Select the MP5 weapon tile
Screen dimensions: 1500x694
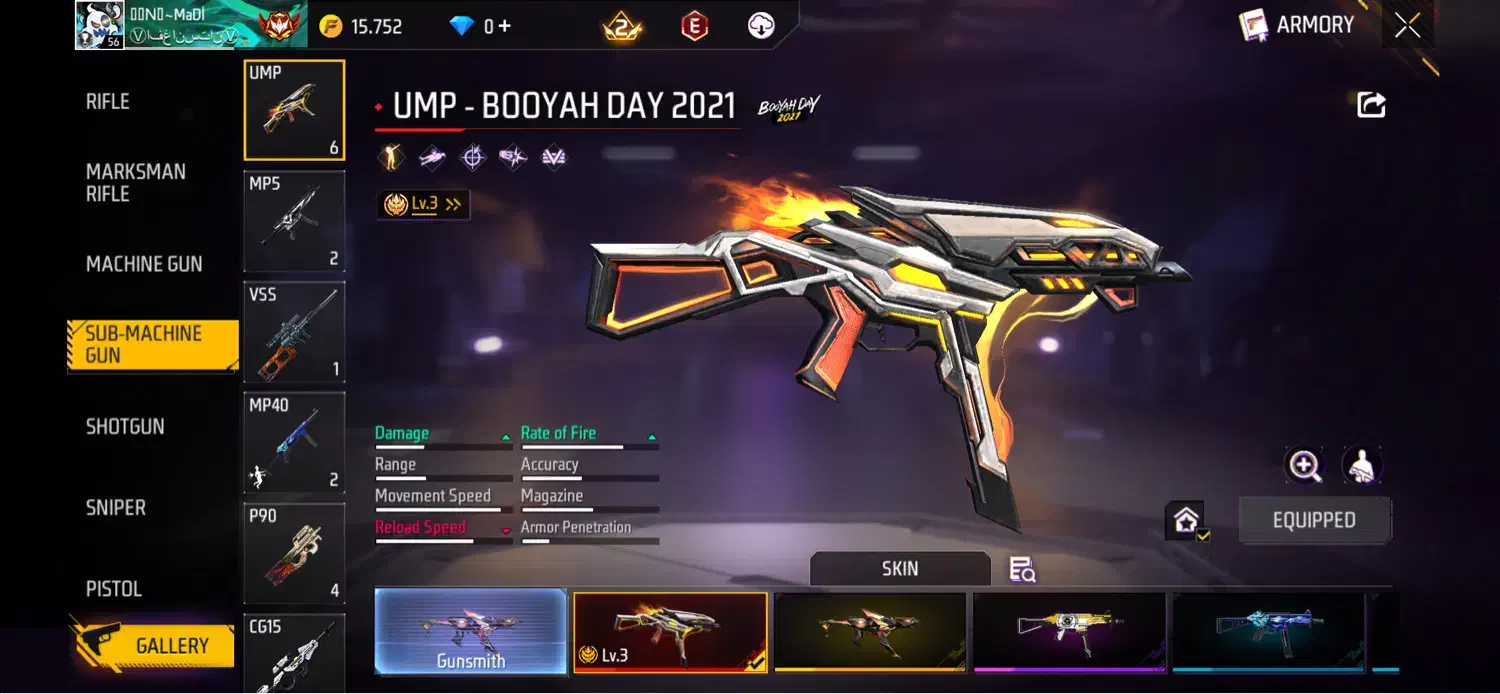[294, 222]
